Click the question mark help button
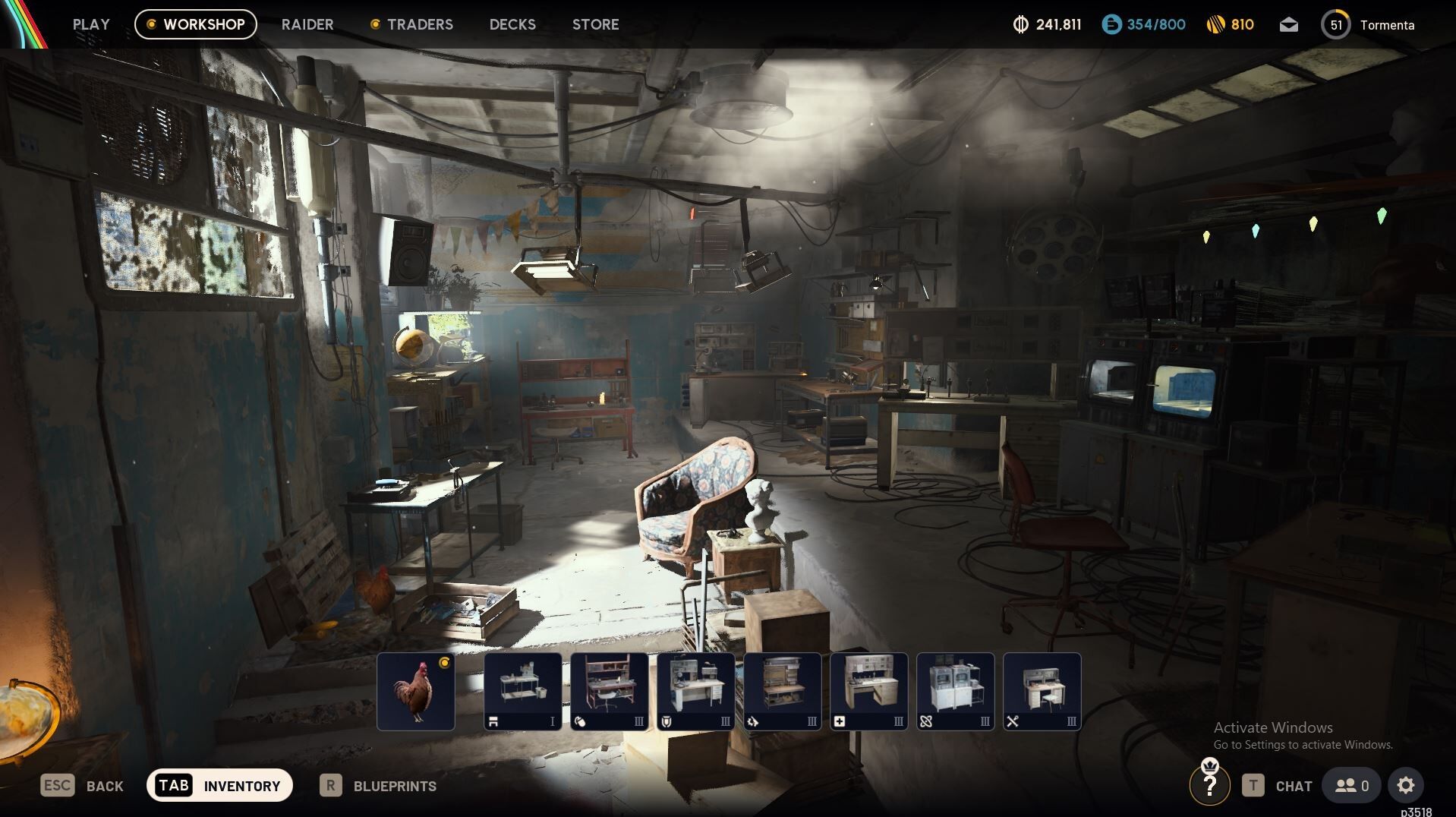Image resolution: width=1456 pixels, height=817 pixels. [x=1209, y=786]
